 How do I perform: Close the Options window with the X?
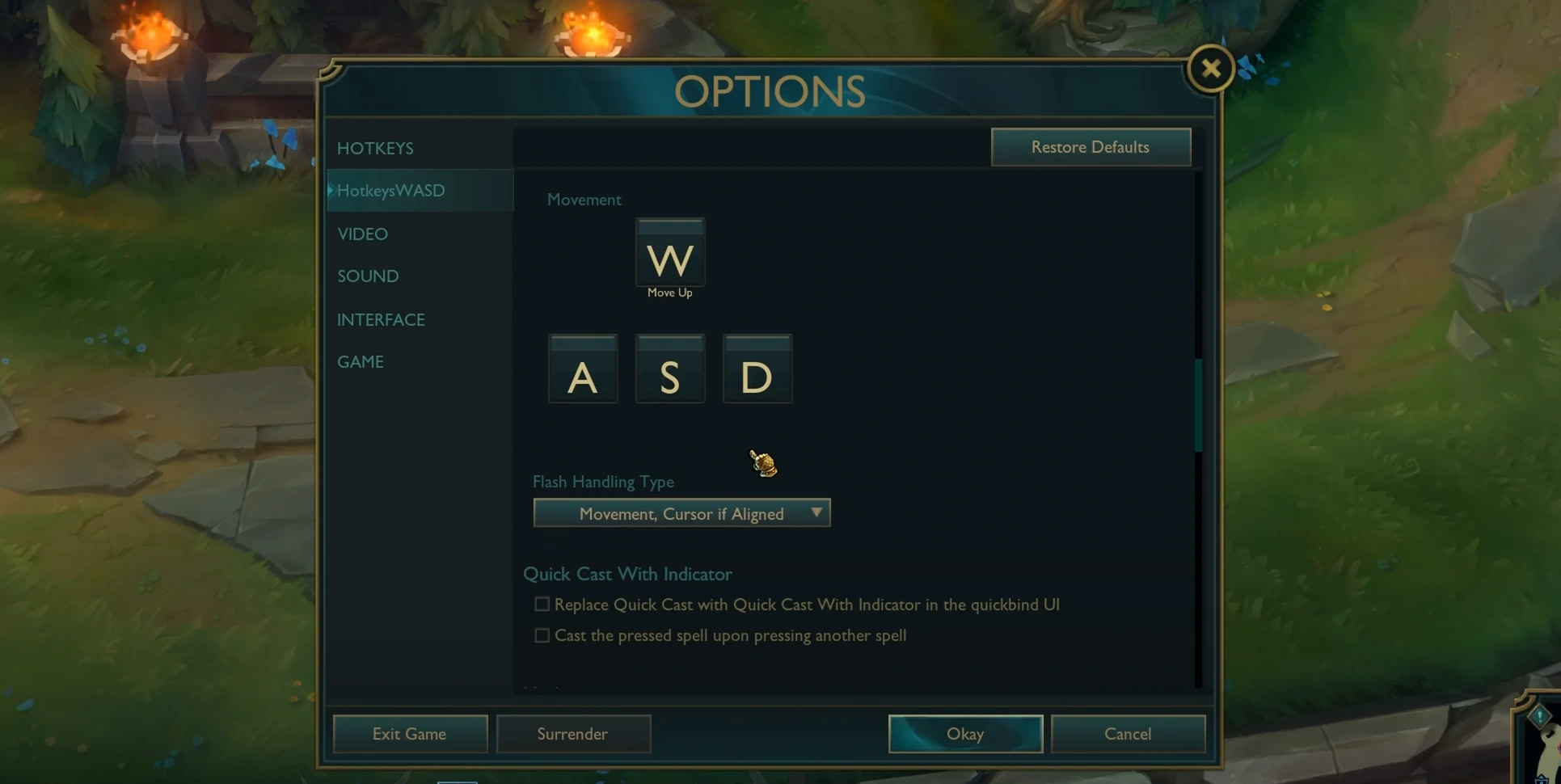pyautogui.click(x=1210, y=69)
